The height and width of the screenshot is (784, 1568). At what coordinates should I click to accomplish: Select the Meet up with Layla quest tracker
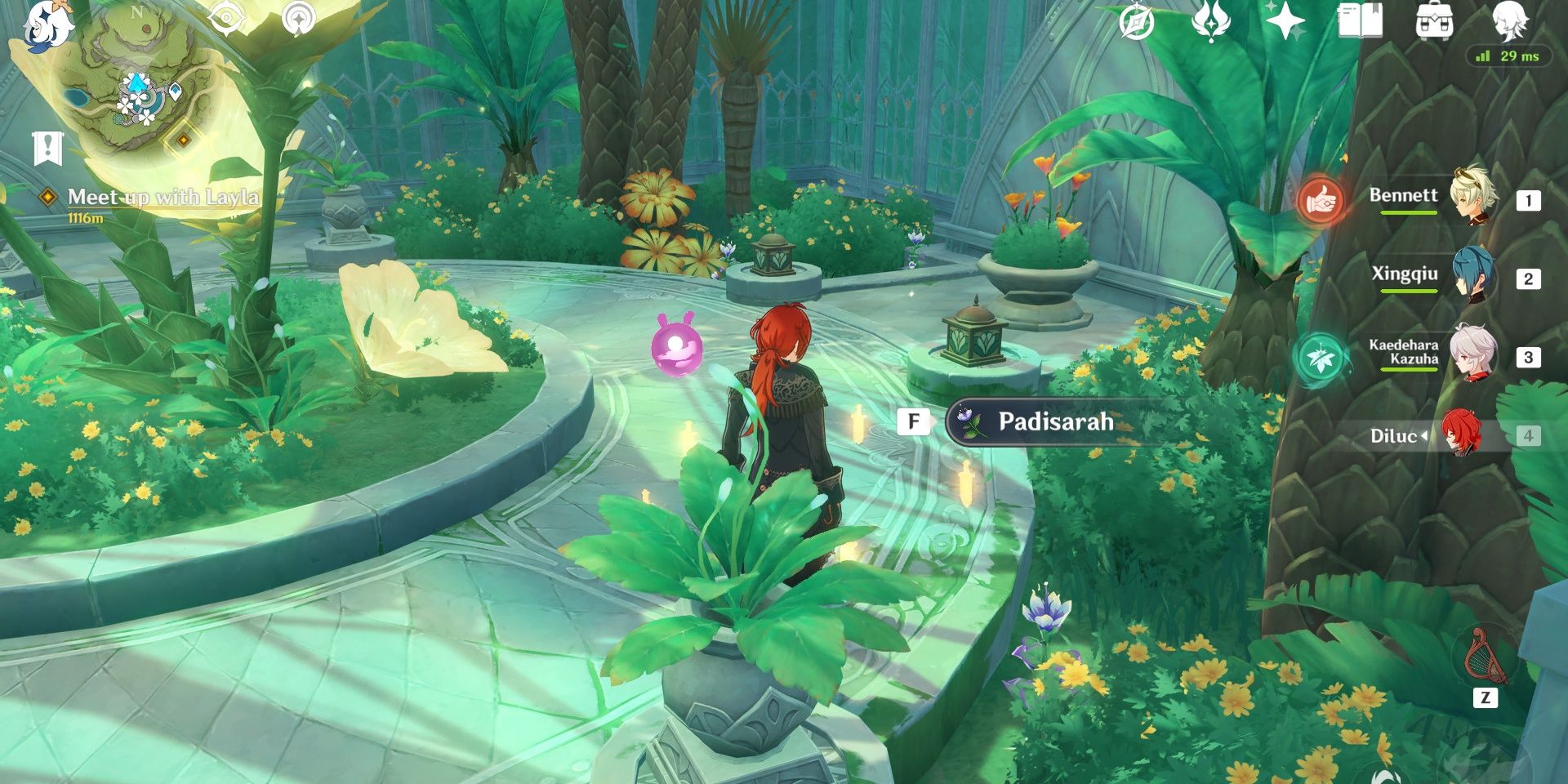(x=162, y=198)
